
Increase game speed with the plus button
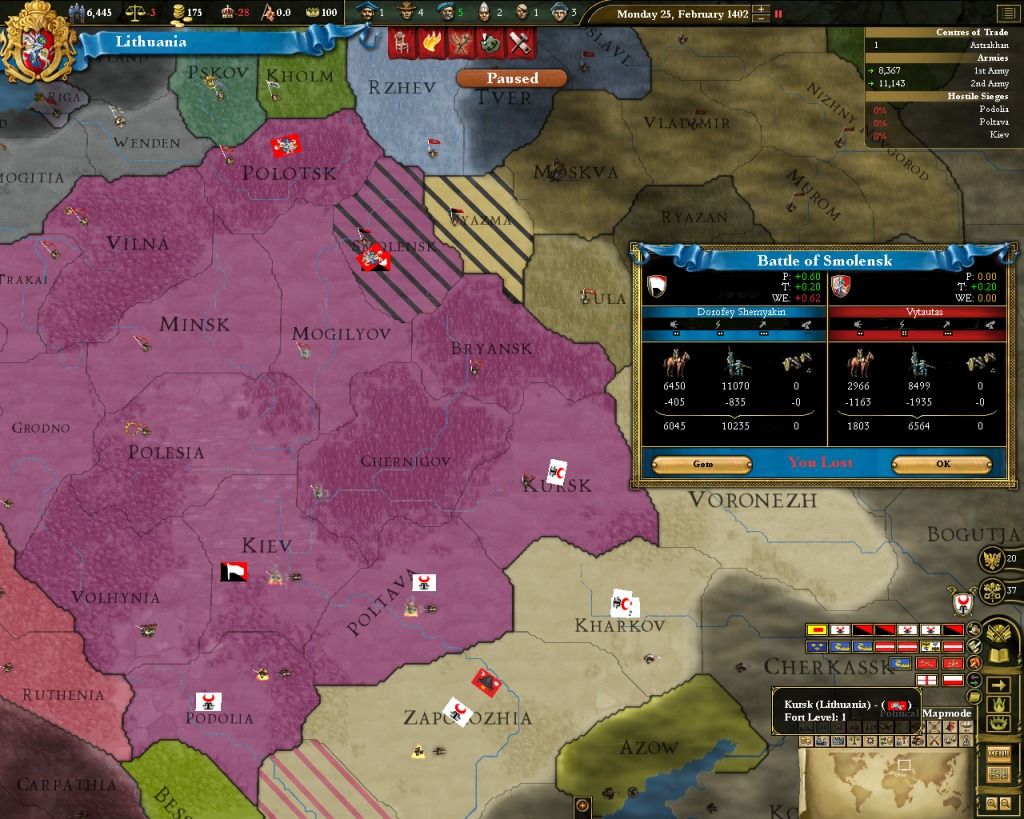pos(762,10)
